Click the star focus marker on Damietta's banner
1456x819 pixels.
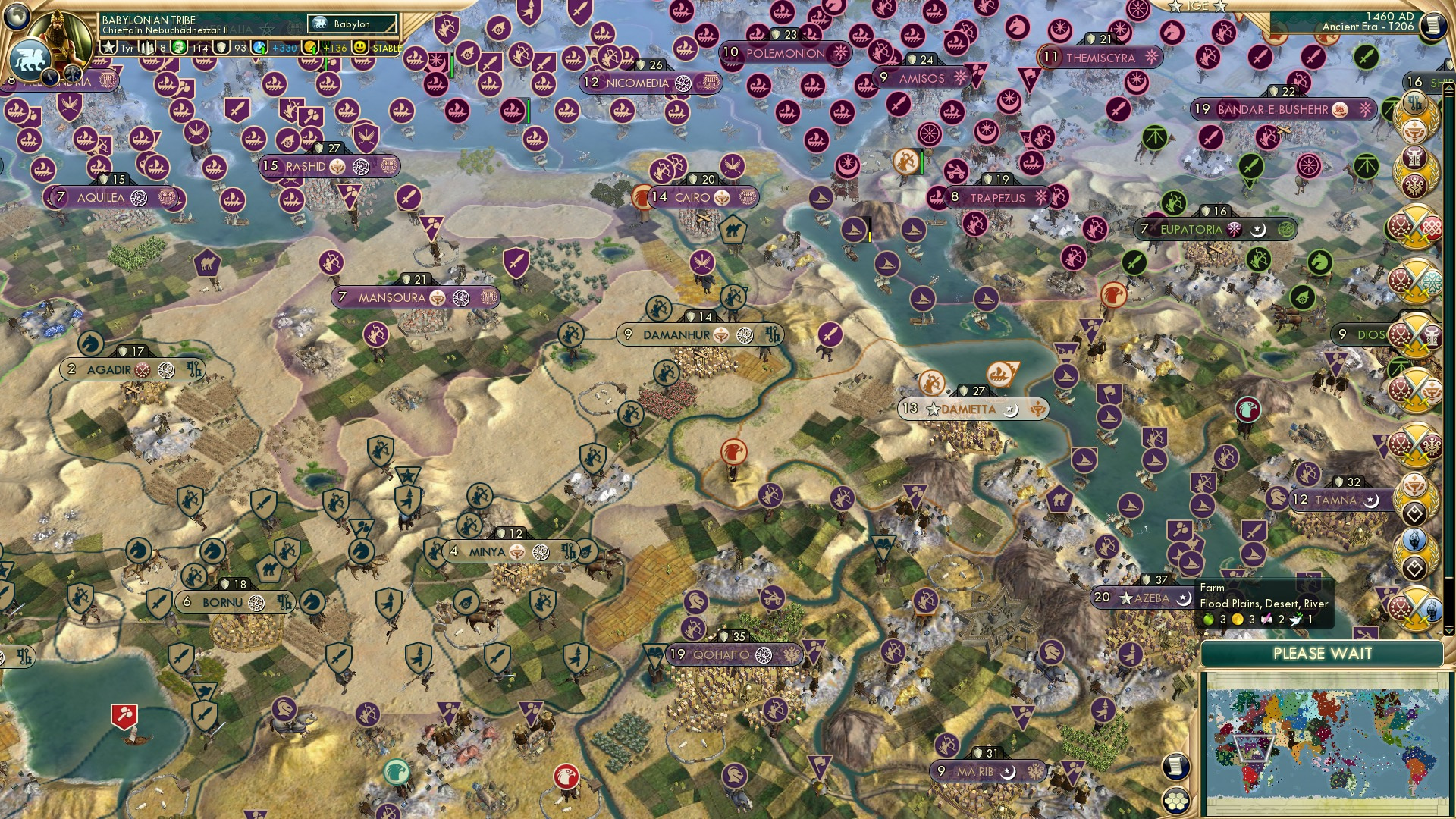point(933,410)
